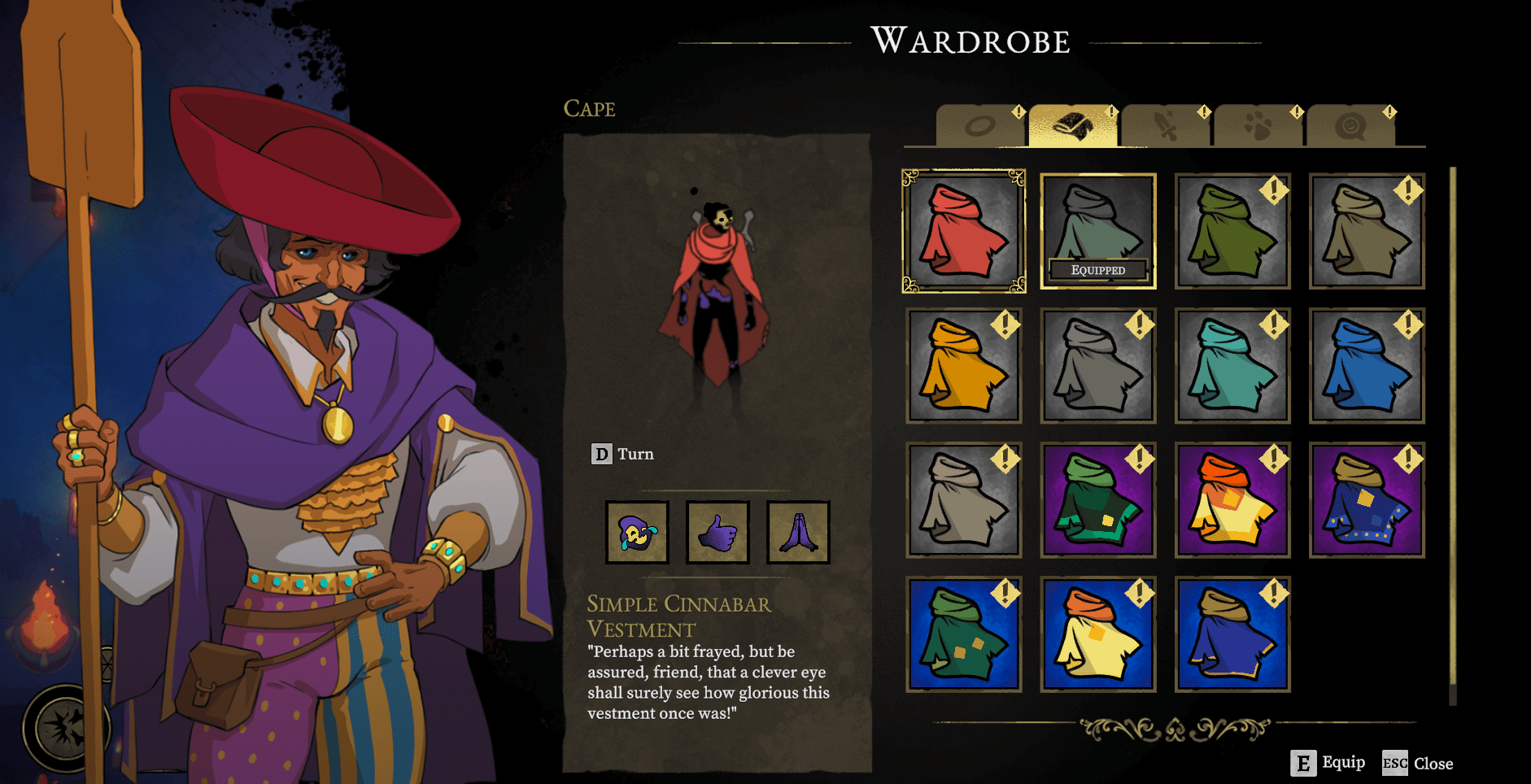The image size is (1531, 784).
Task: Open the sword wardrobe tab
Action: pos(1165,126)
